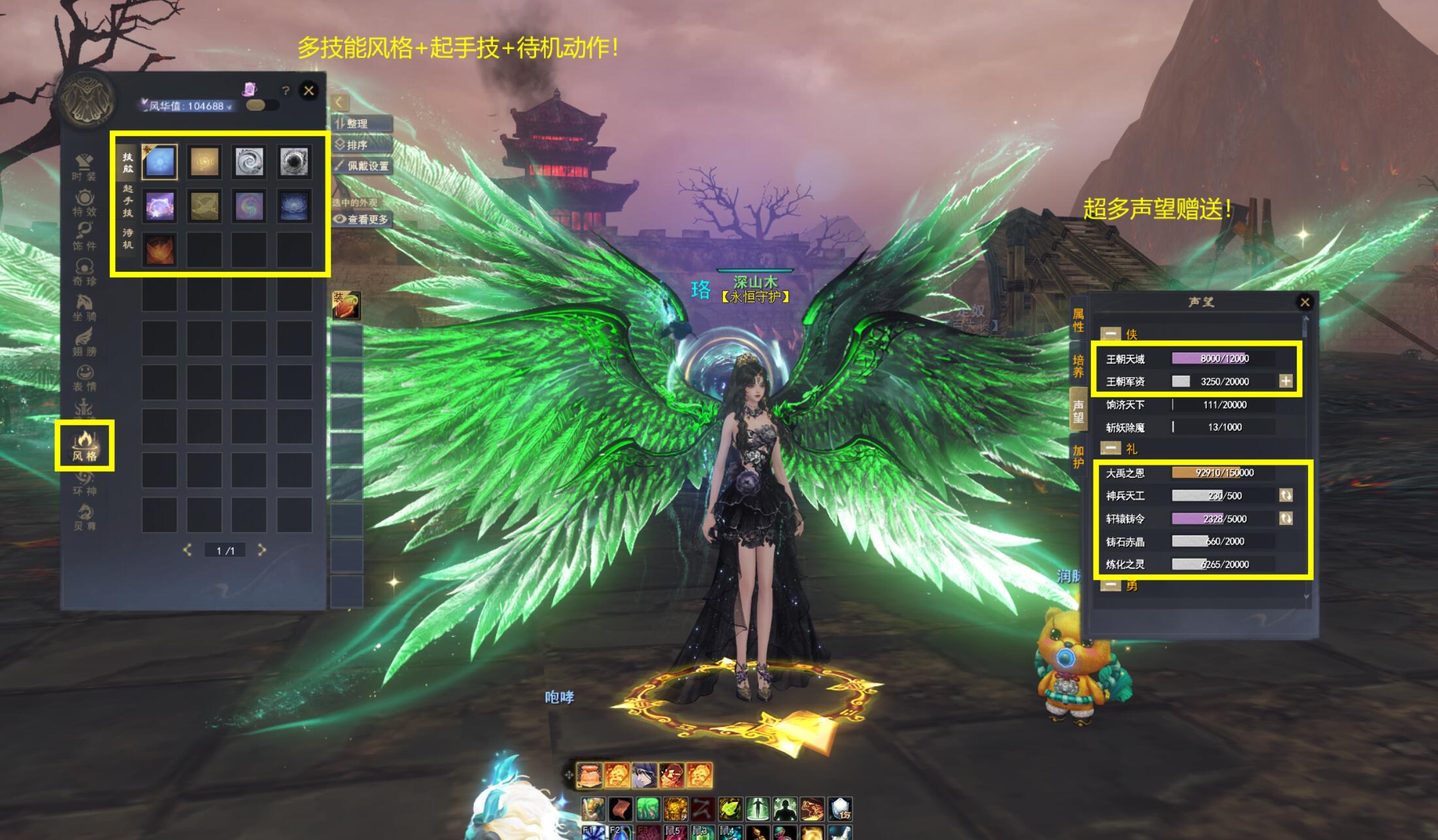Switch to the 起手技 sub-tab
1438x840 pixels.
[x=128, y=201]
